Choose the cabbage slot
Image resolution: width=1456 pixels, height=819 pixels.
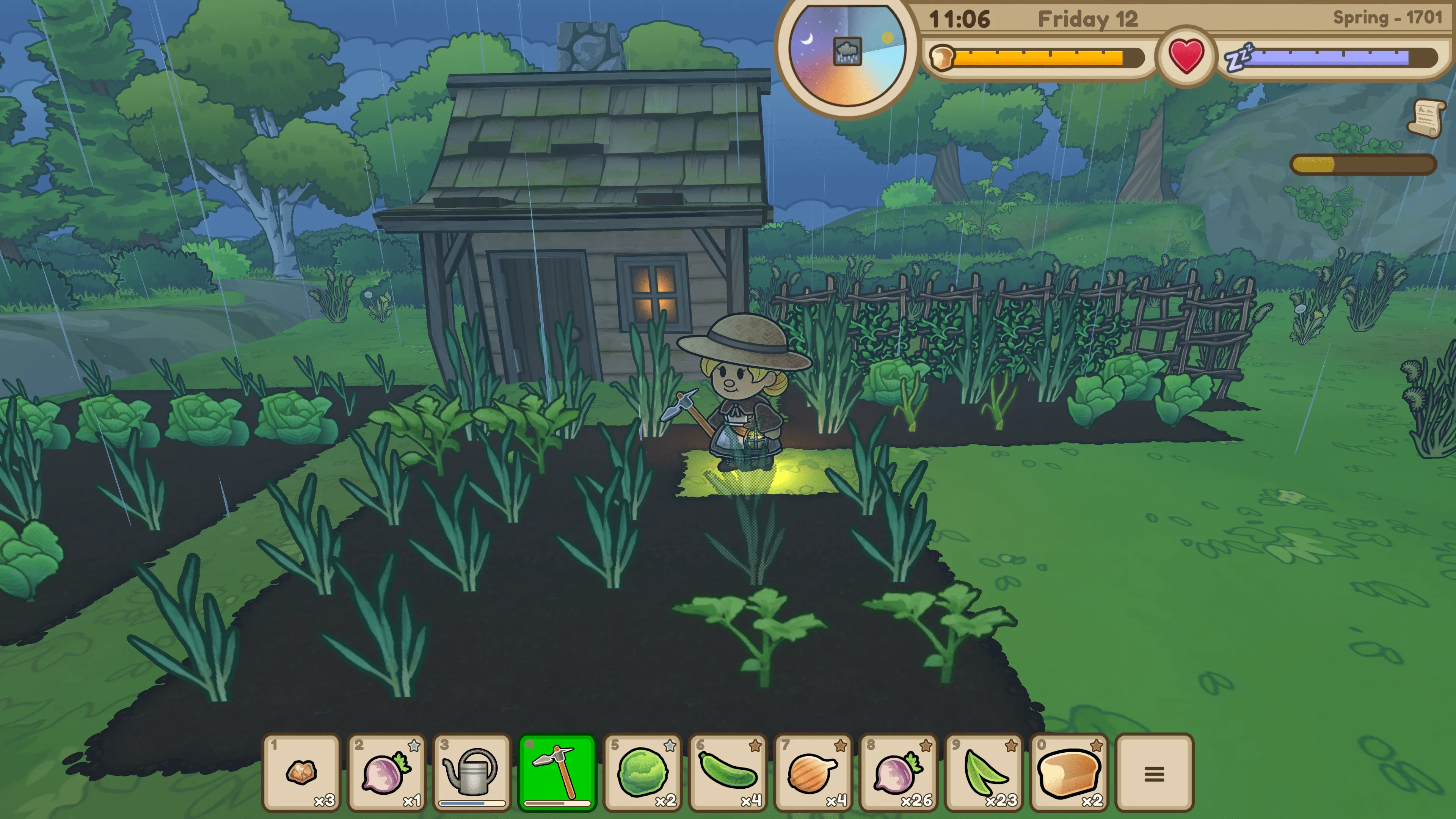(643, 772)
